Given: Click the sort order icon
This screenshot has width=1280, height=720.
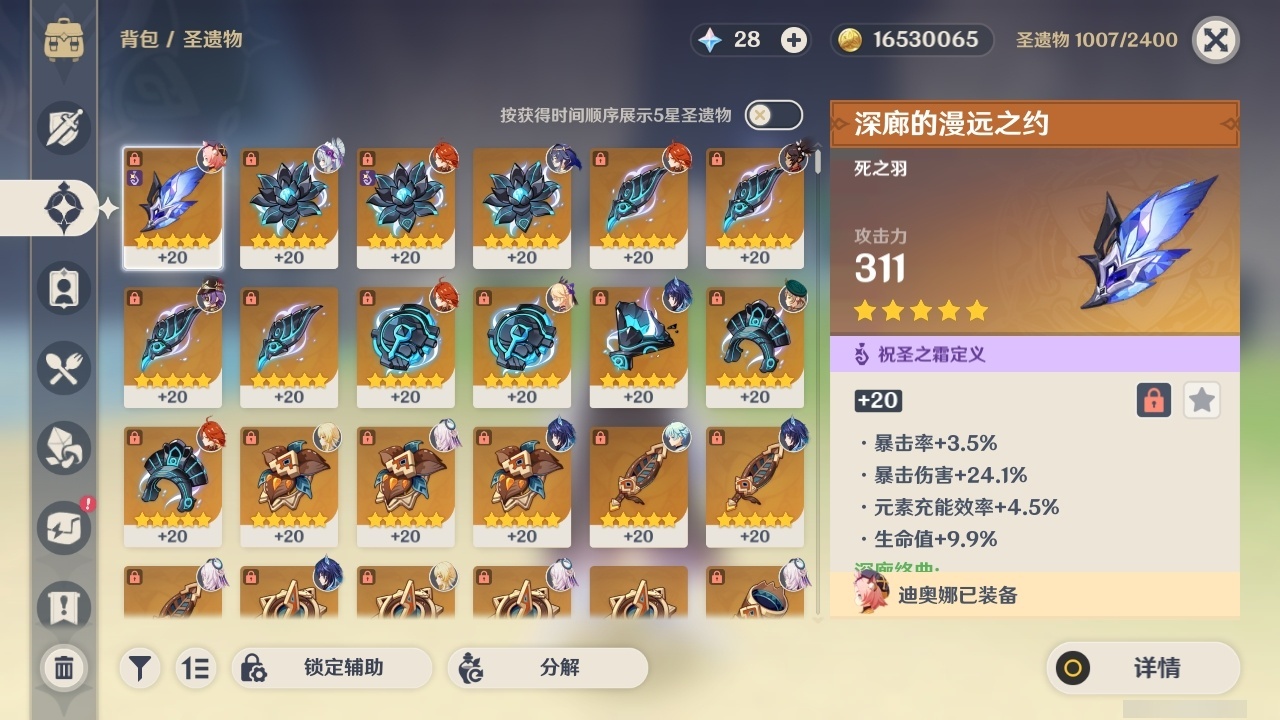Looking at the screenshot, I should pos(196,668).
